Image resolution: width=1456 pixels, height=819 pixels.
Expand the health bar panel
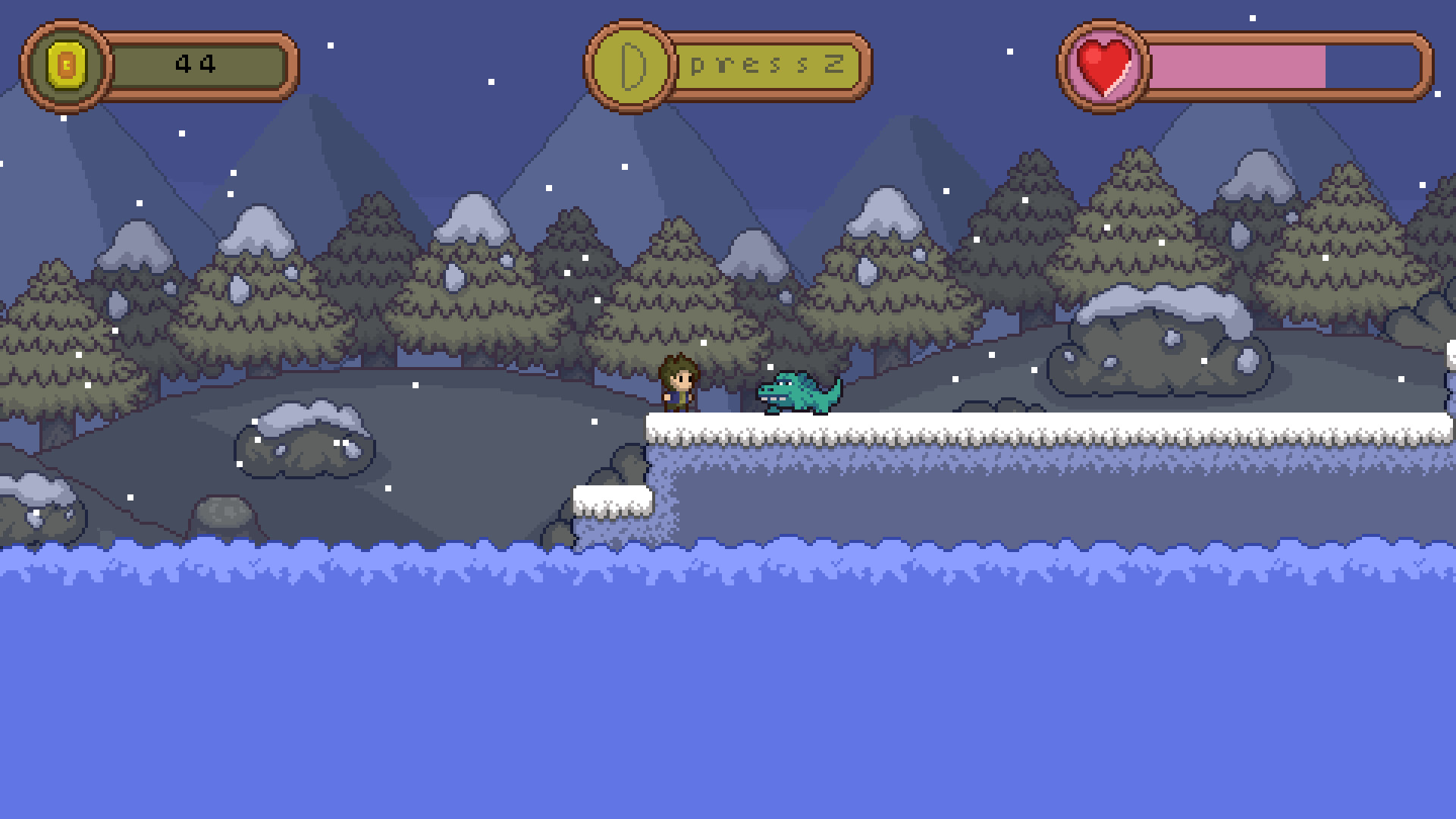[x=1244, y=64]
